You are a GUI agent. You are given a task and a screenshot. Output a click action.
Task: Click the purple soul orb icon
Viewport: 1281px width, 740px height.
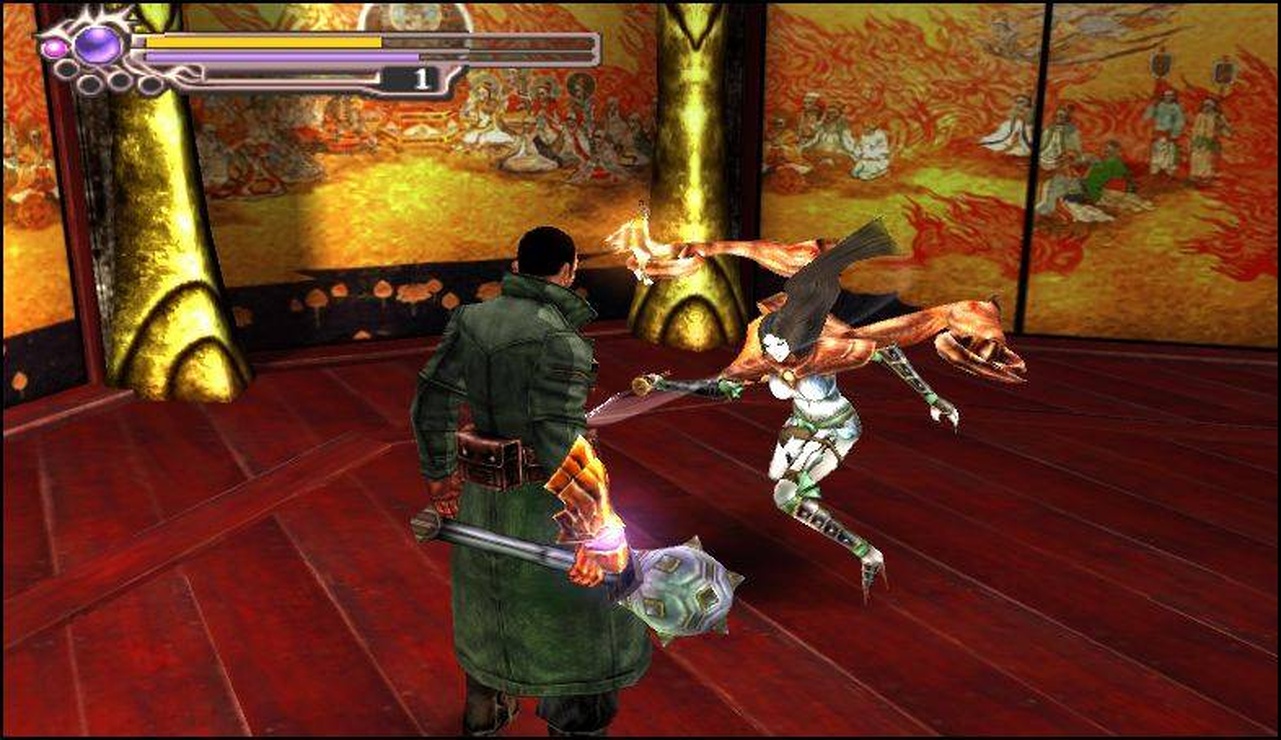98,44
